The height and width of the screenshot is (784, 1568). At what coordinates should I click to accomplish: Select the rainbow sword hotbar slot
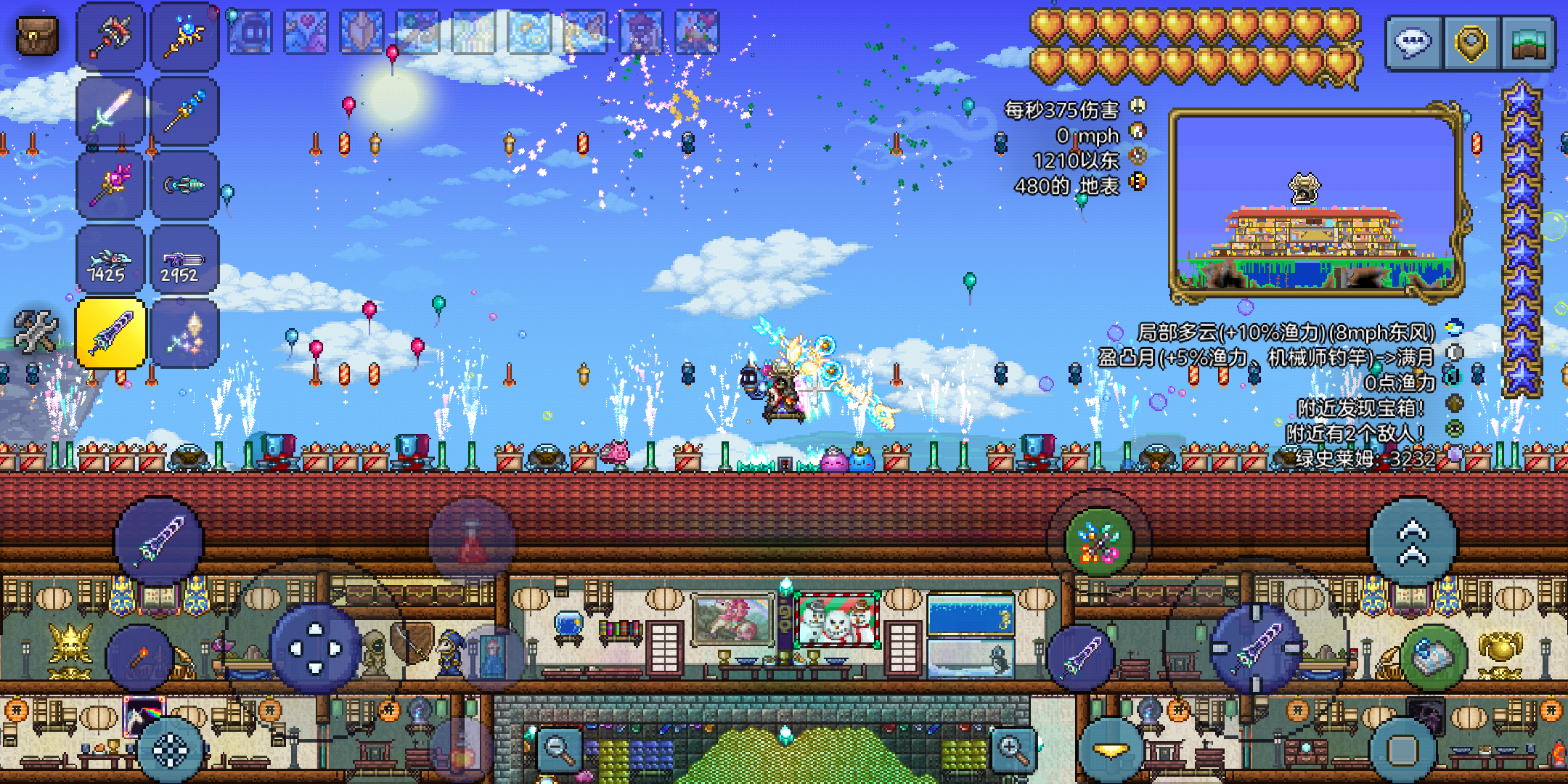(x=111, y=111)
